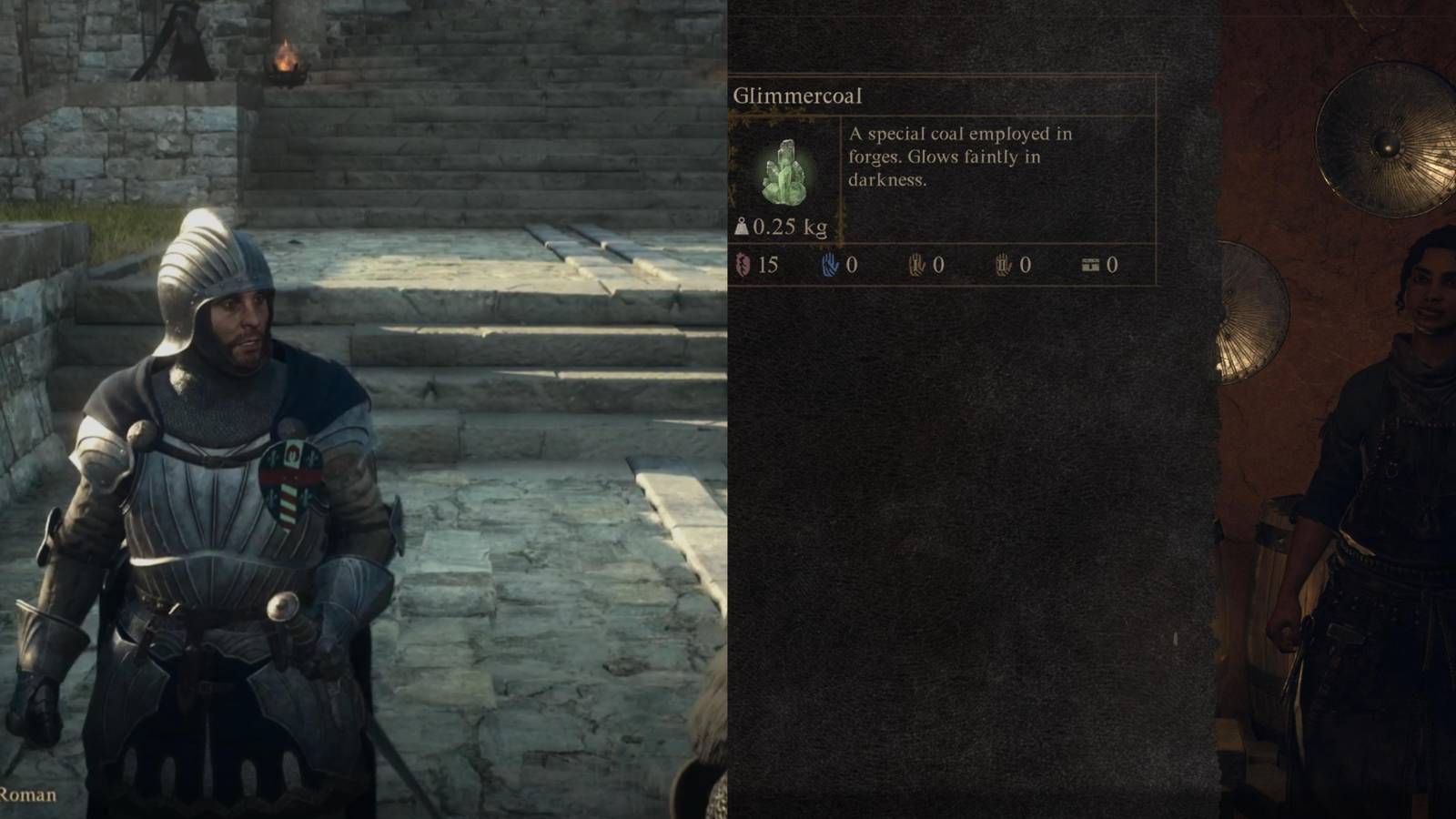The height and width of the screenshot is (819, 1456).
Task: Click the green Glimmercoal crystal icon
Action: point(788,171)
